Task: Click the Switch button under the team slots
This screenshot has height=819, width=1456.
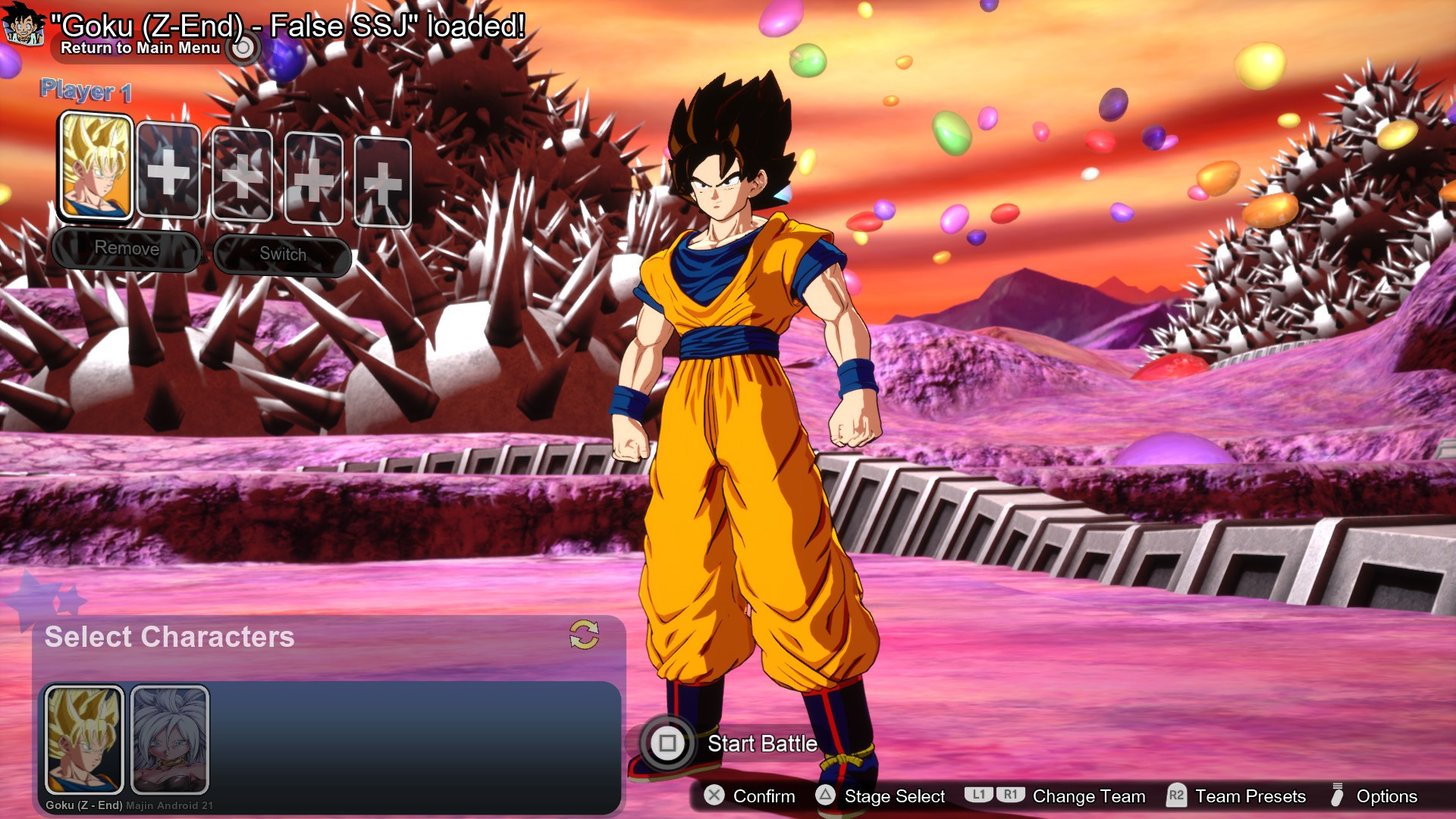Action: pyautogui.click(x=282, y=254)
